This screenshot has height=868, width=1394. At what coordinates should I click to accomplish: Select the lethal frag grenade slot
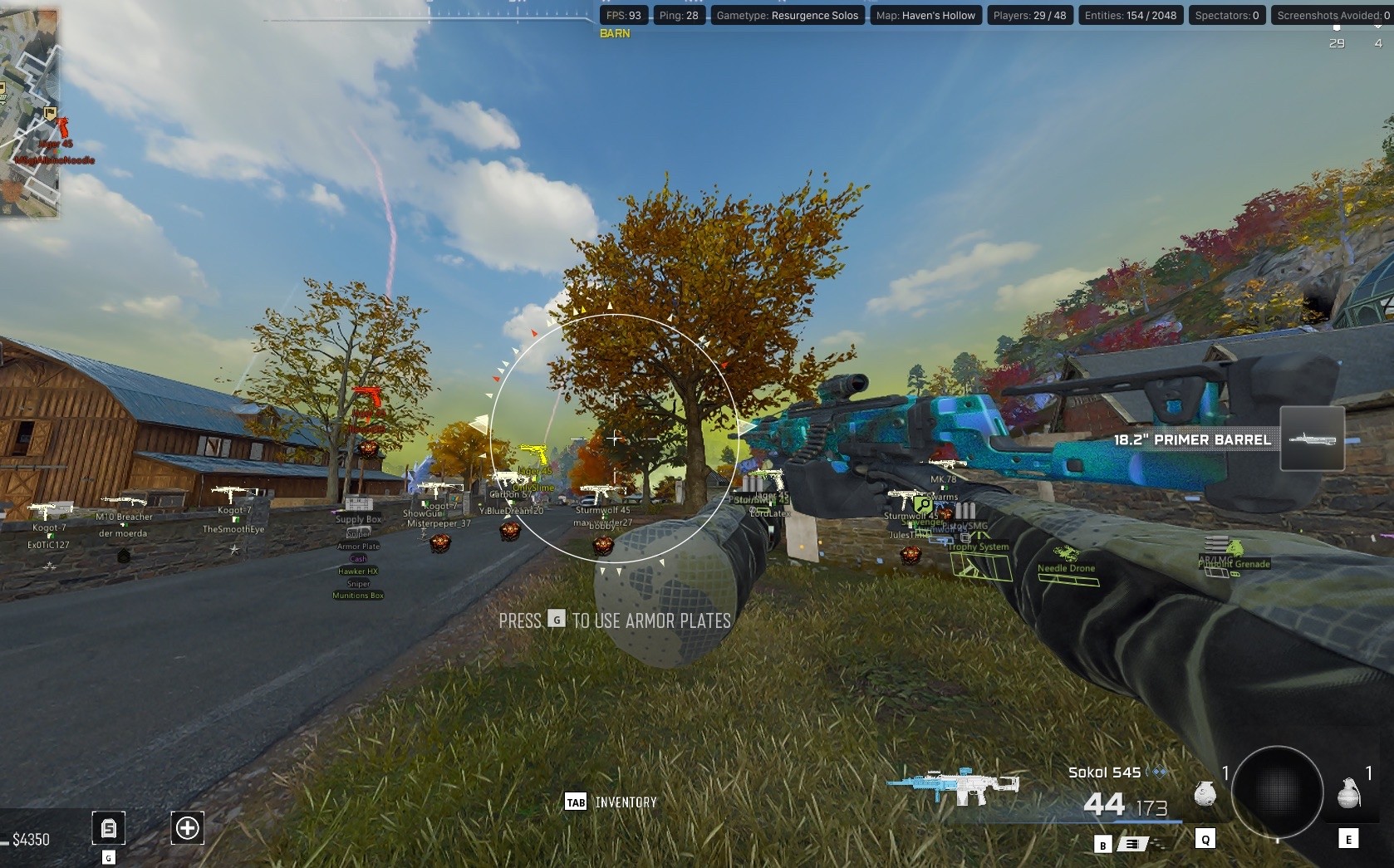pos(1348,793)
